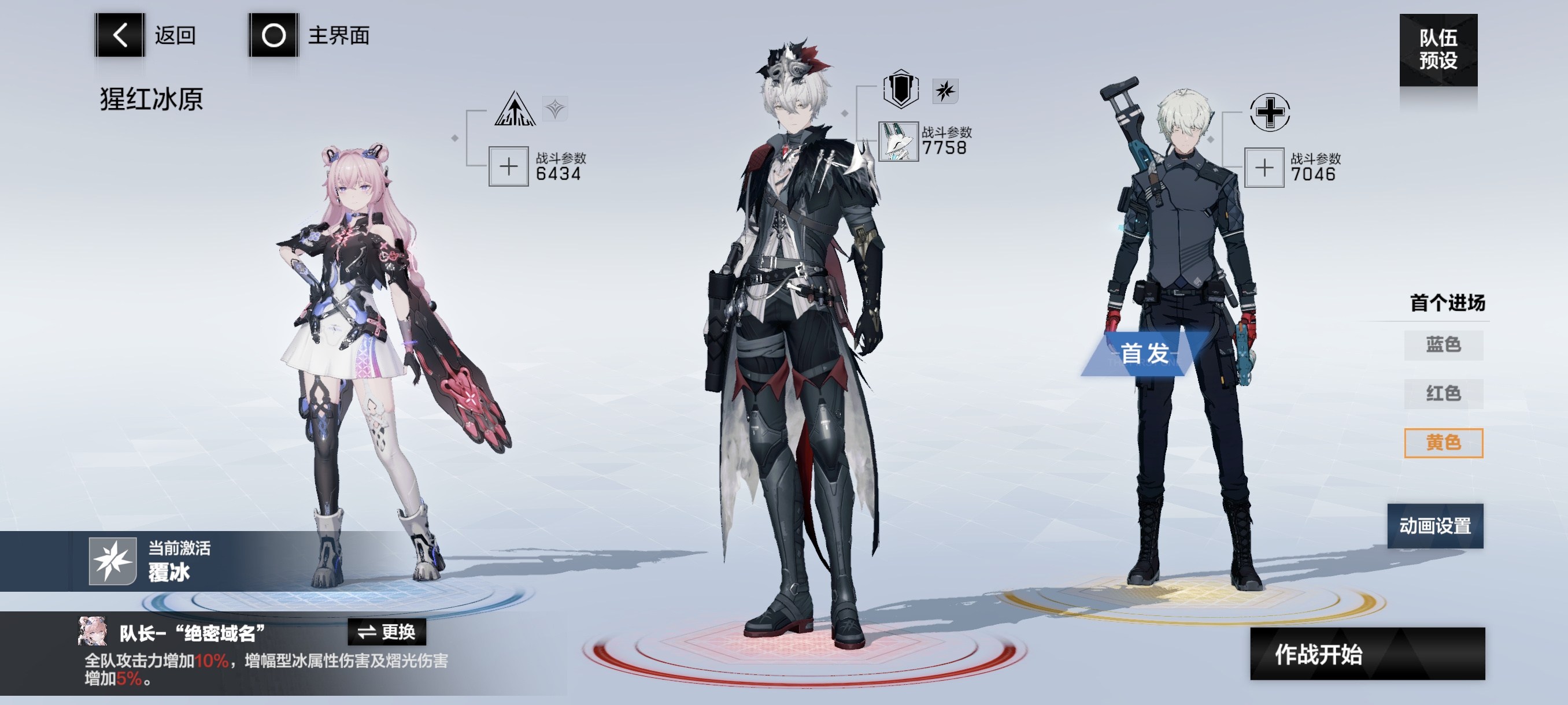Open the white rabbit companion slot
Screen dimensions: 1568x705
898,141
